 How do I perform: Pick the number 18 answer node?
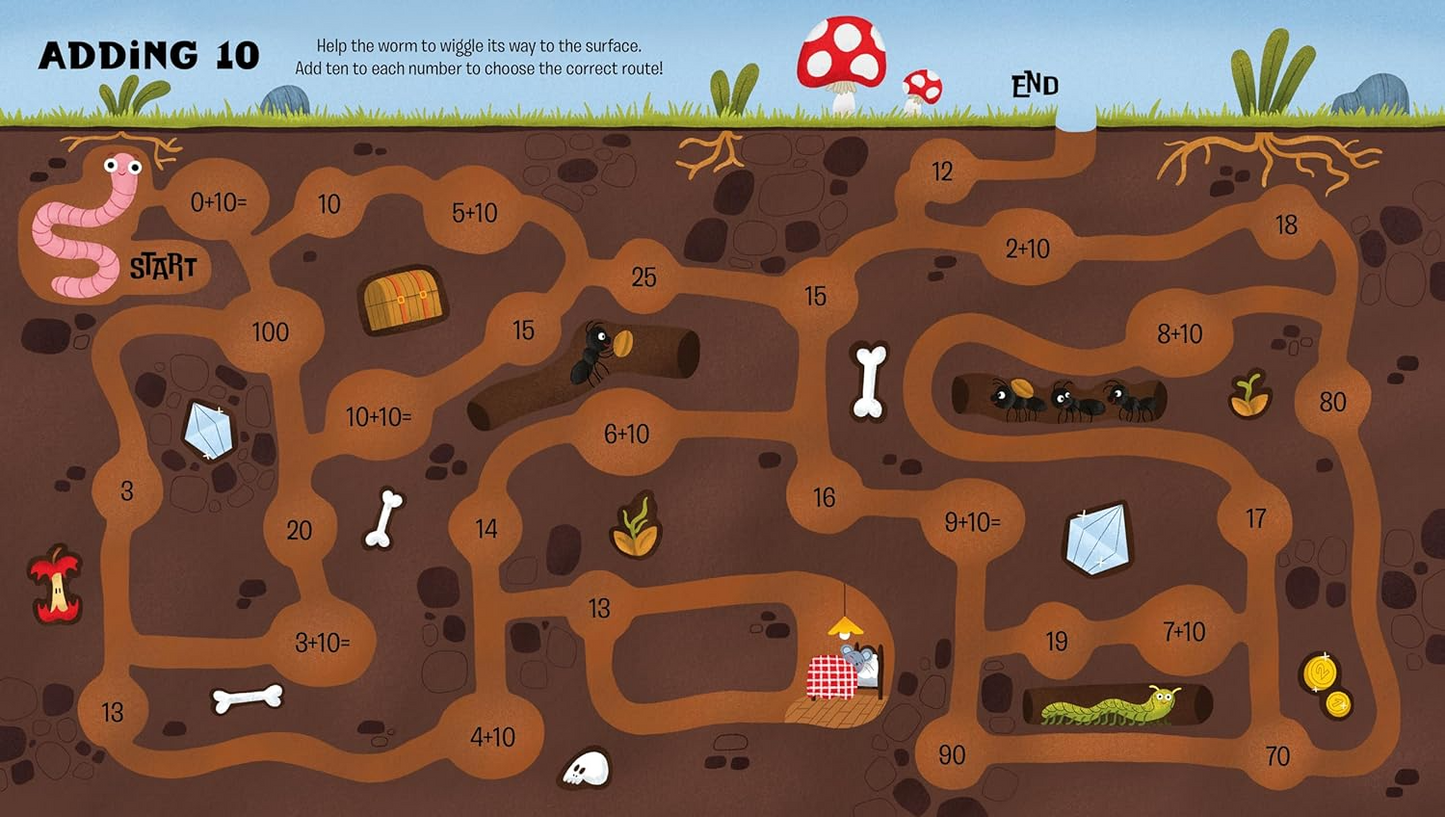[x=1286, y=224]
